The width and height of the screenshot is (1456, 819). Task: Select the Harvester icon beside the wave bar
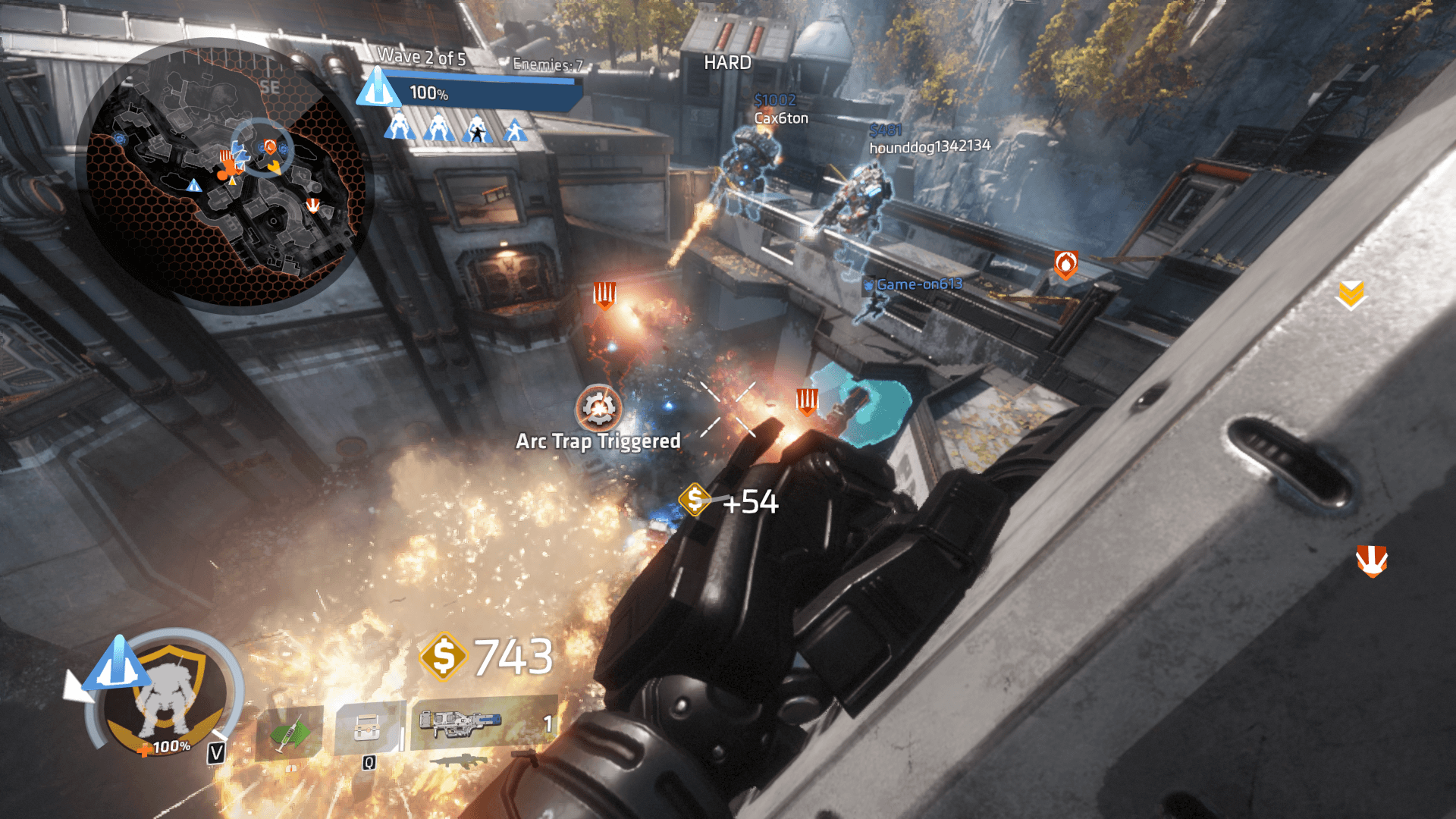[x=378, y=87]
